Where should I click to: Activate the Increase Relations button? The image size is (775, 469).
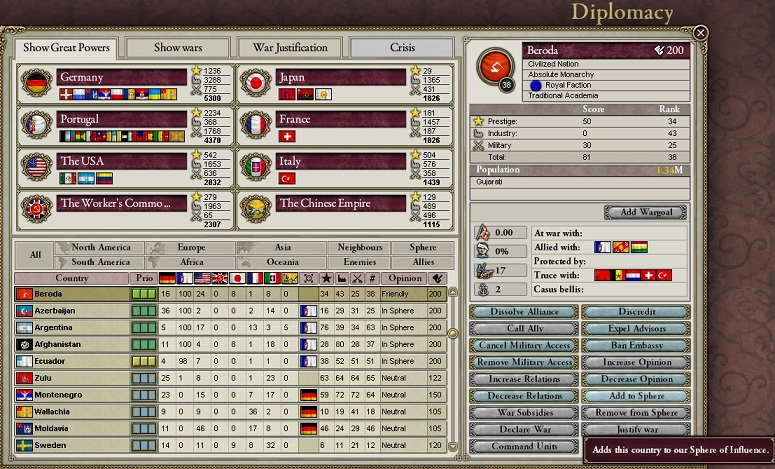click(524, 379)
